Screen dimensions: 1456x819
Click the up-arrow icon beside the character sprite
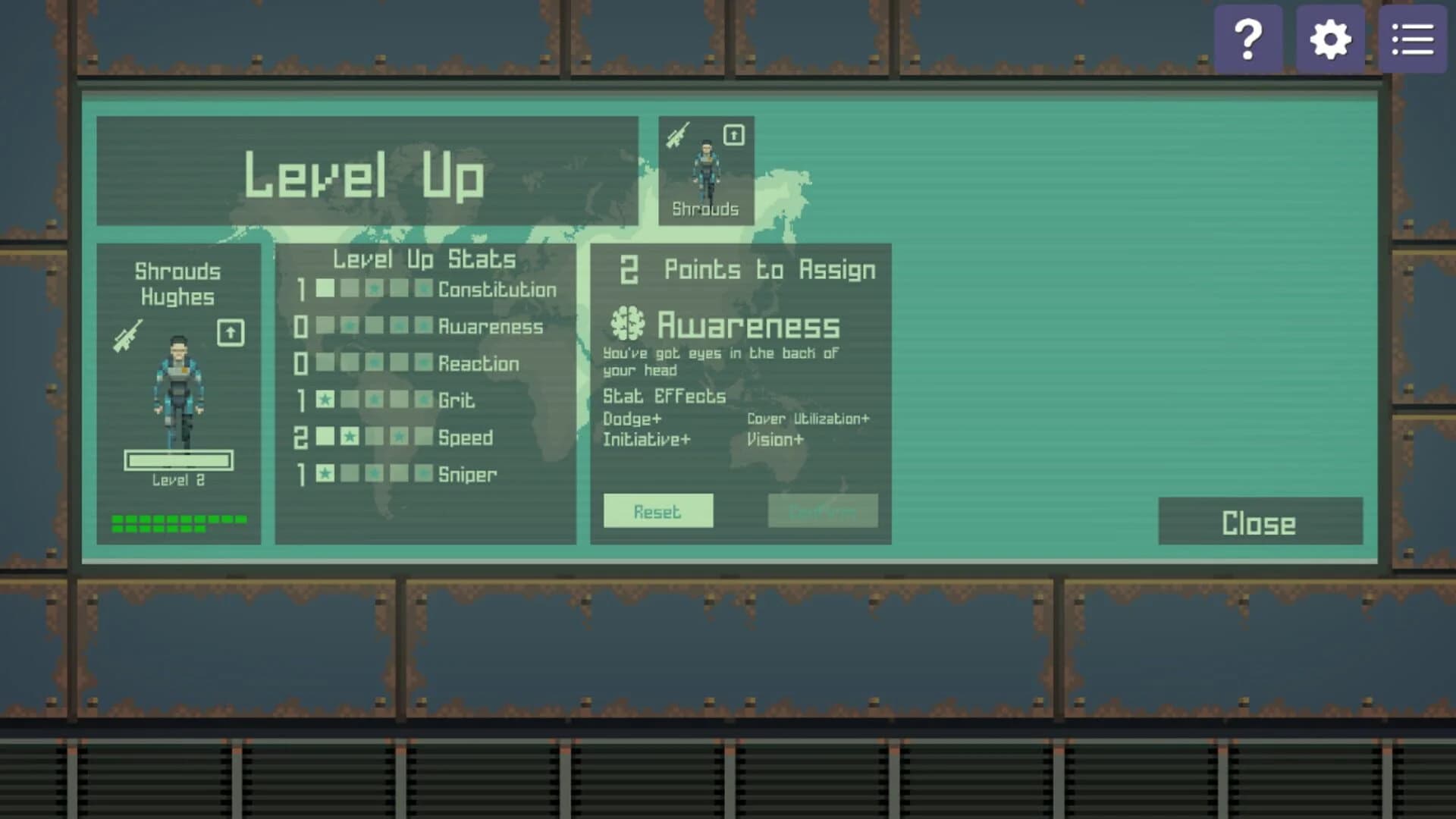pos(230,334)
